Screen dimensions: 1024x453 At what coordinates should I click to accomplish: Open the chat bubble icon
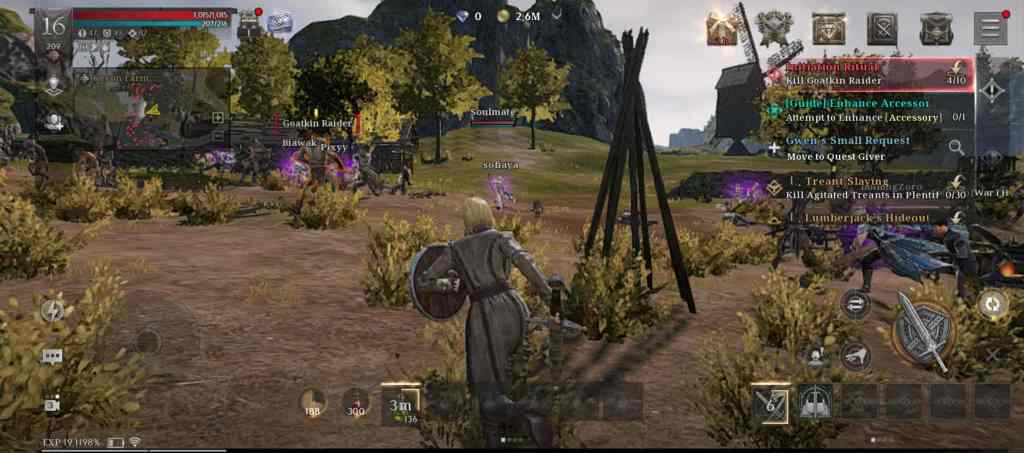pos(52,356)
